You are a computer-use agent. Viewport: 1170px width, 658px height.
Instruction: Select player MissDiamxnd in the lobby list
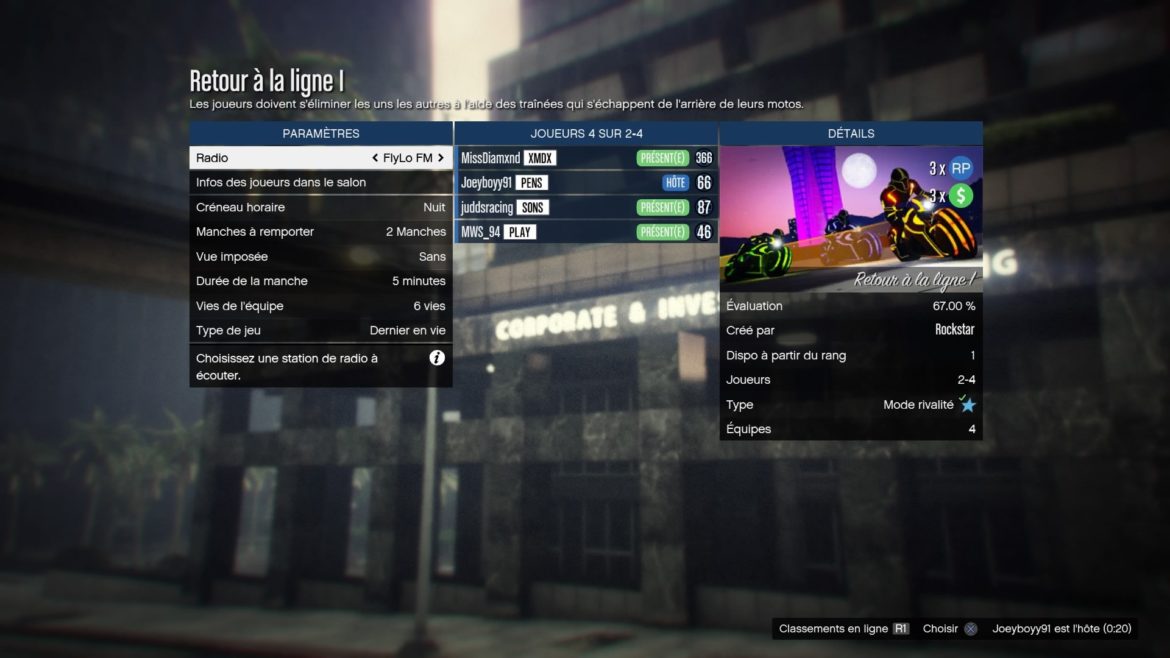(x=586, y=158)
